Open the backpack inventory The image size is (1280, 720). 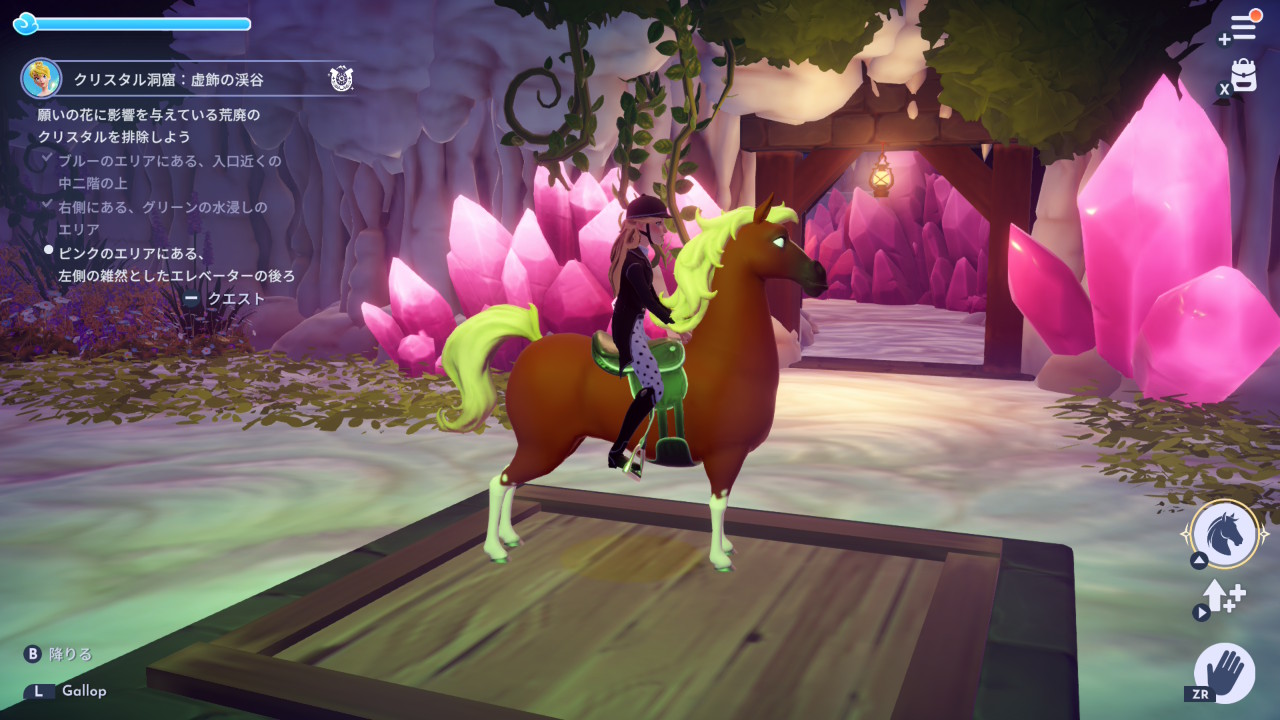(1243, 76)
